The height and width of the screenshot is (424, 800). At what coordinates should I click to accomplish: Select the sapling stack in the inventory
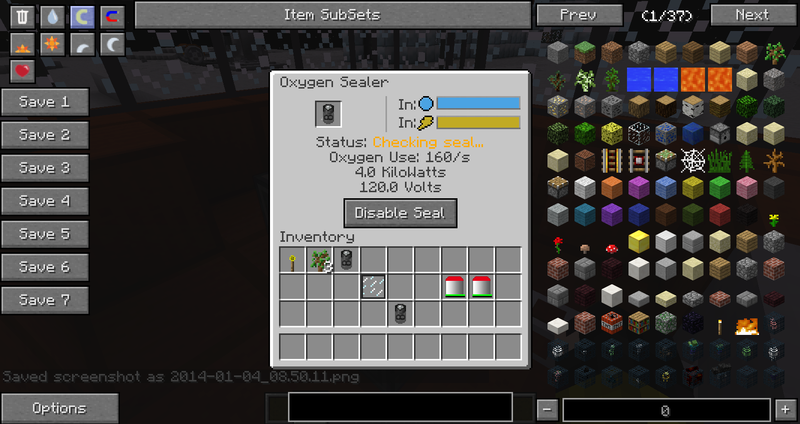[x=320, y=261]
